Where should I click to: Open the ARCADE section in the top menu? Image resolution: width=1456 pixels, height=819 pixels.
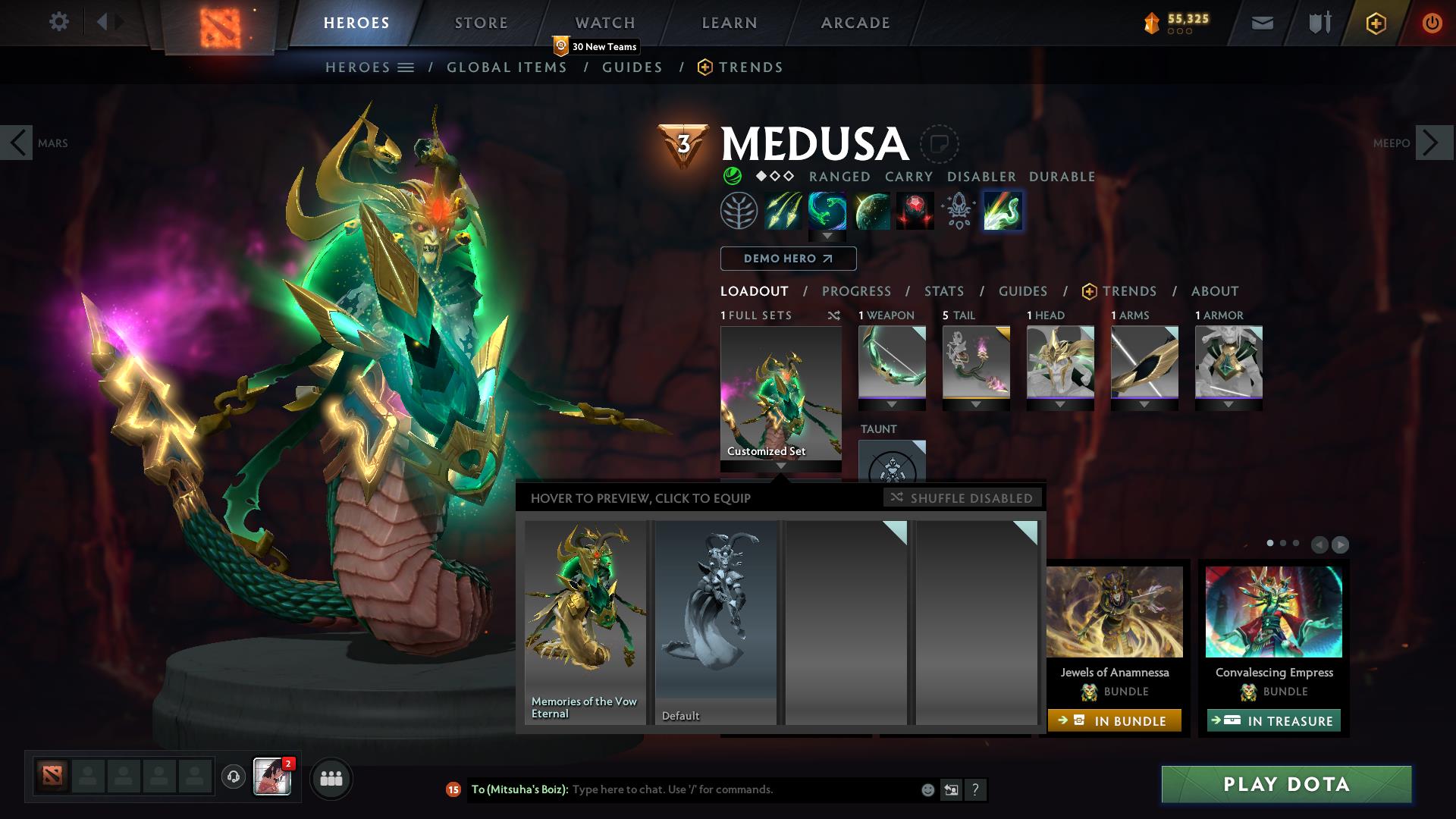[855, 22]
